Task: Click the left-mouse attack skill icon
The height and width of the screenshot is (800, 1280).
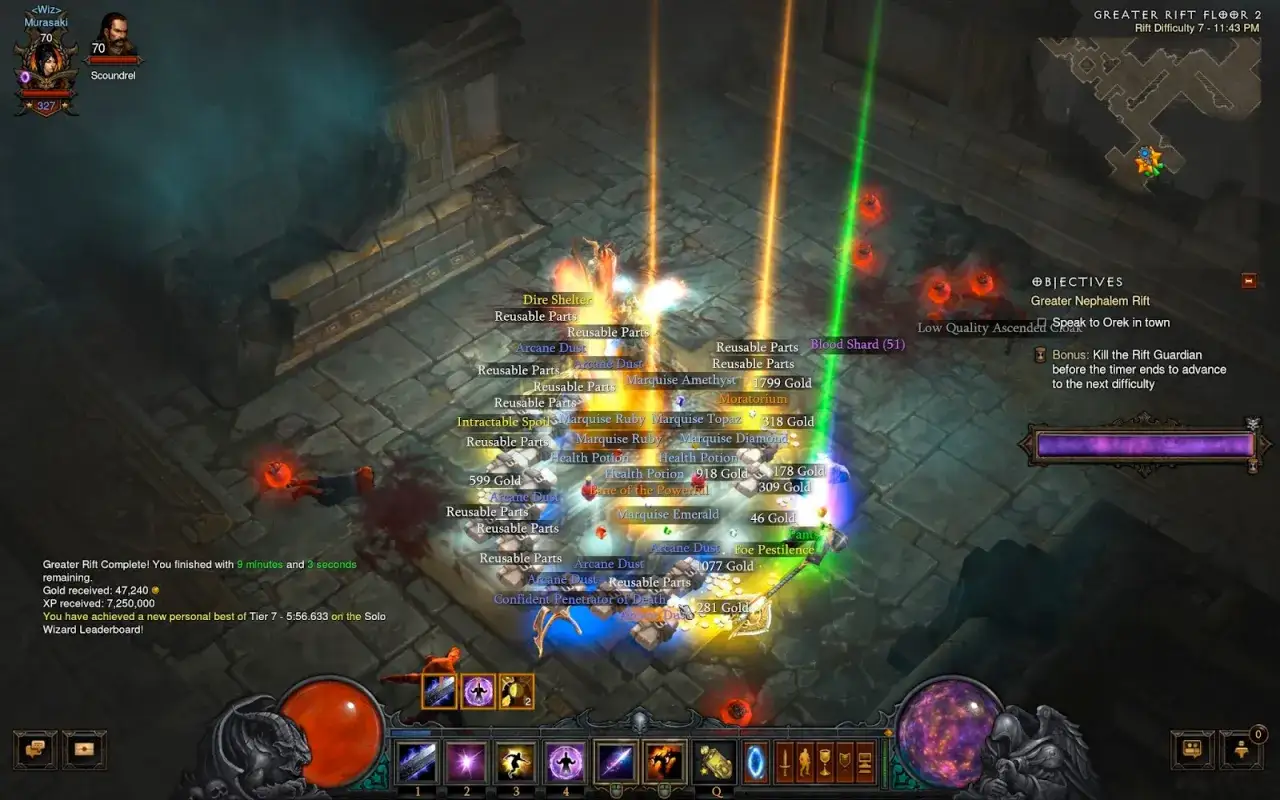Action: pyautogui.click(x=618, y=762)
